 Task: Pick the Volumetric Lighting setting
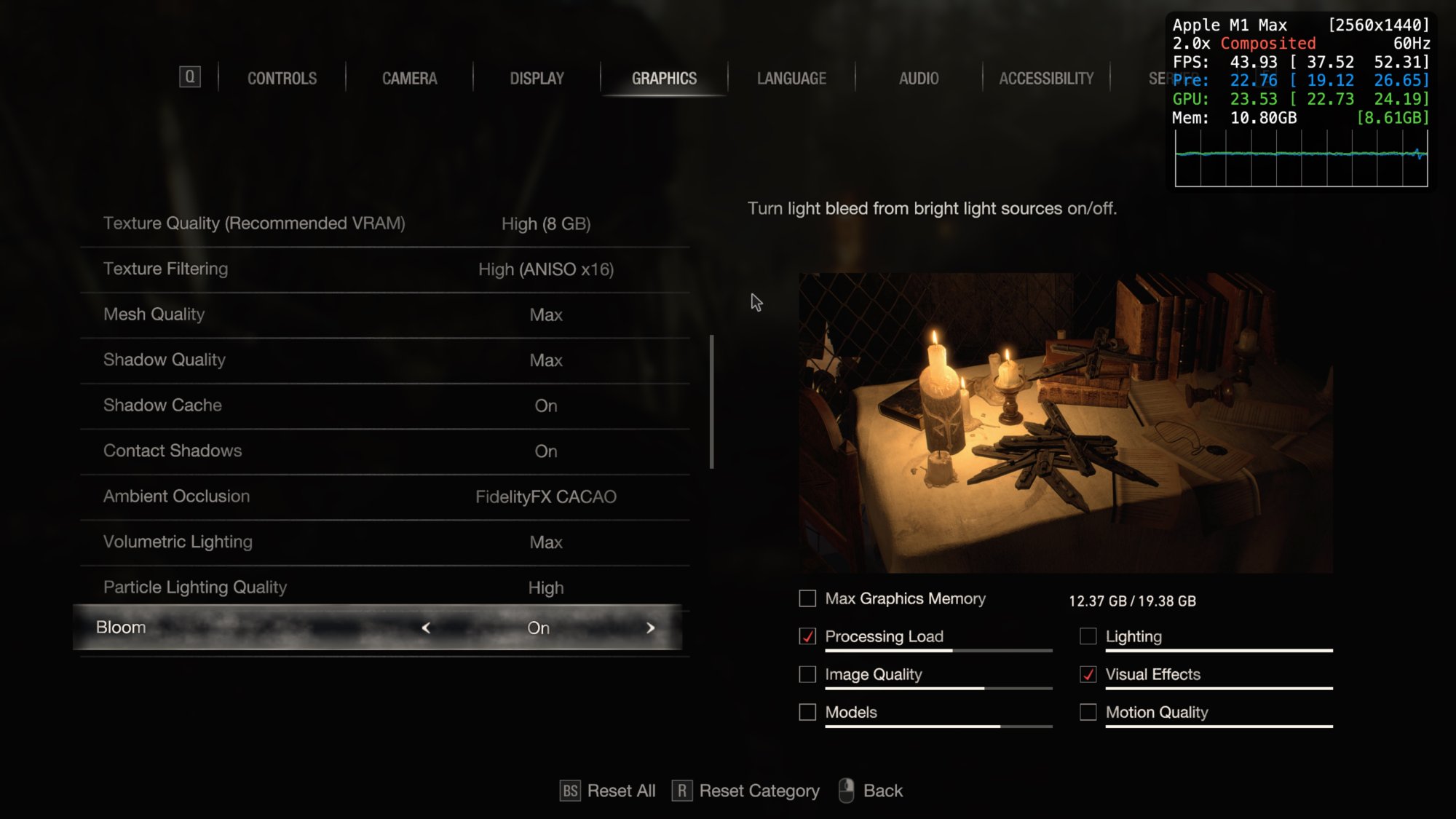(x=384, y=542)
